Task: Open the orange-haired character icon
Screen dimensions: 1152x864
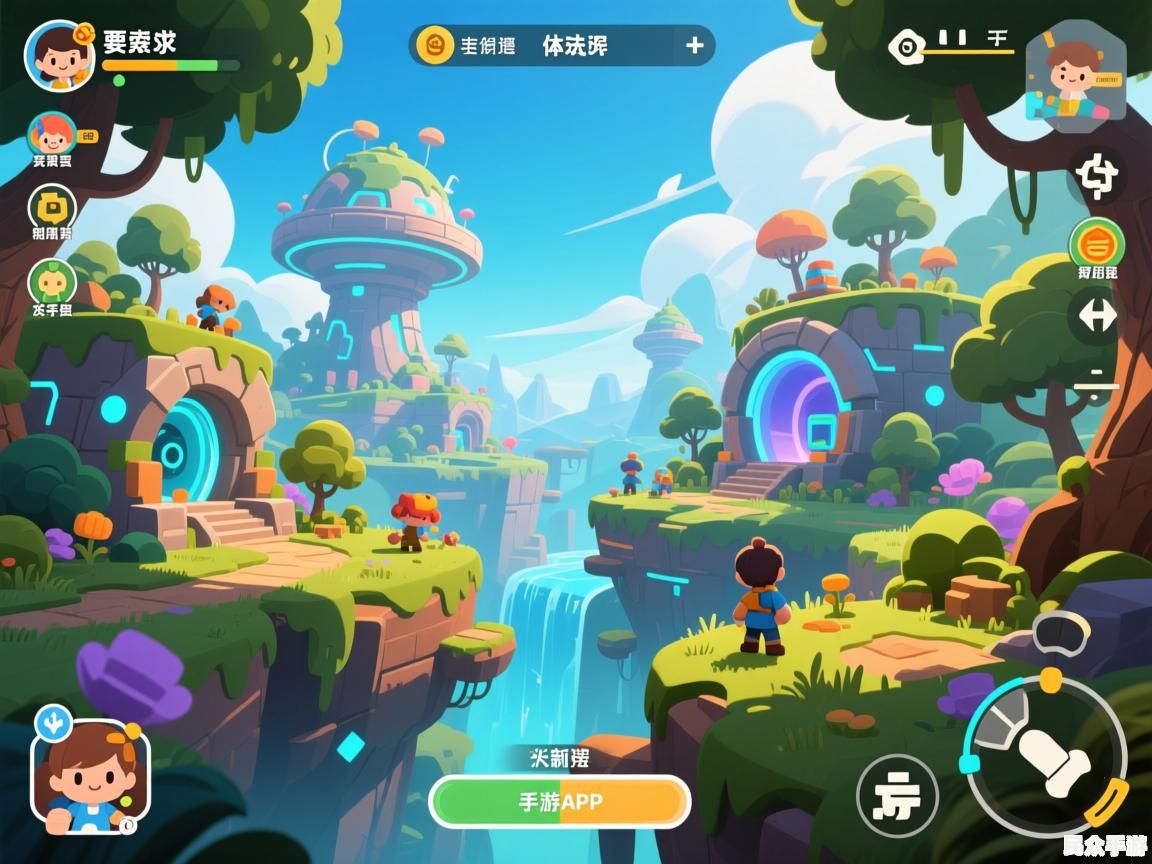Action: [52, 134]
